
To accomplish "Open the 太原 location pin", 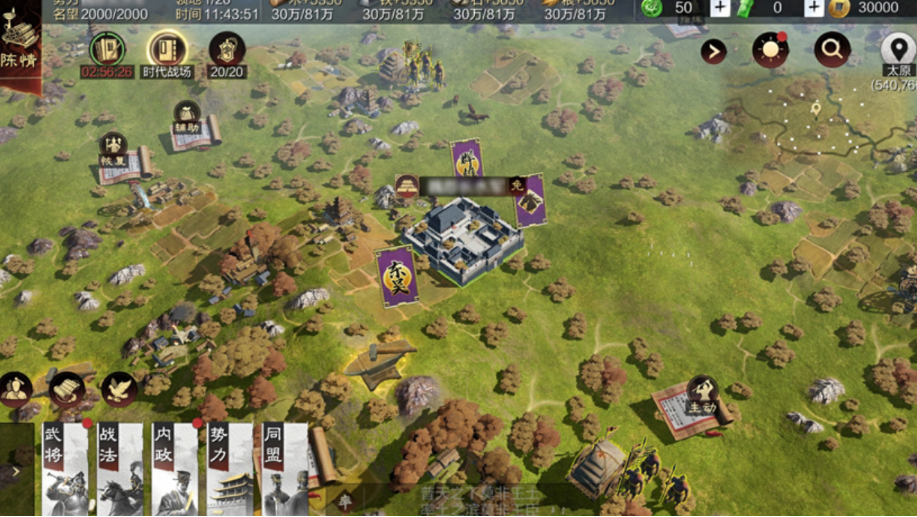I will pos(897,52).
